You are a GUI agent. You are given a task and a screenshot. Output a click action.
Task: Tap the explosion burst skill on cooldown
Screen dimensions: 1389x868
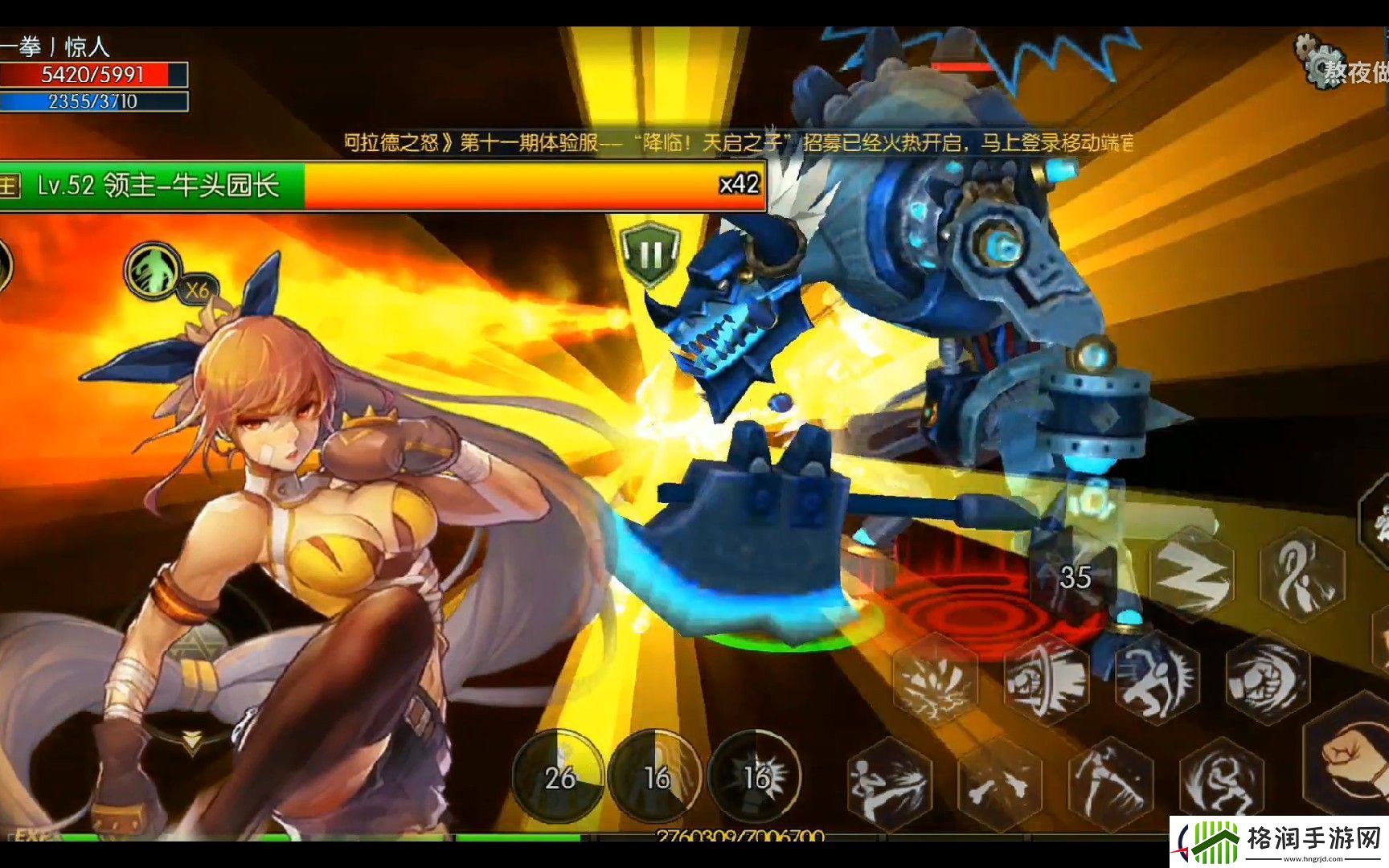coord(756,776)
